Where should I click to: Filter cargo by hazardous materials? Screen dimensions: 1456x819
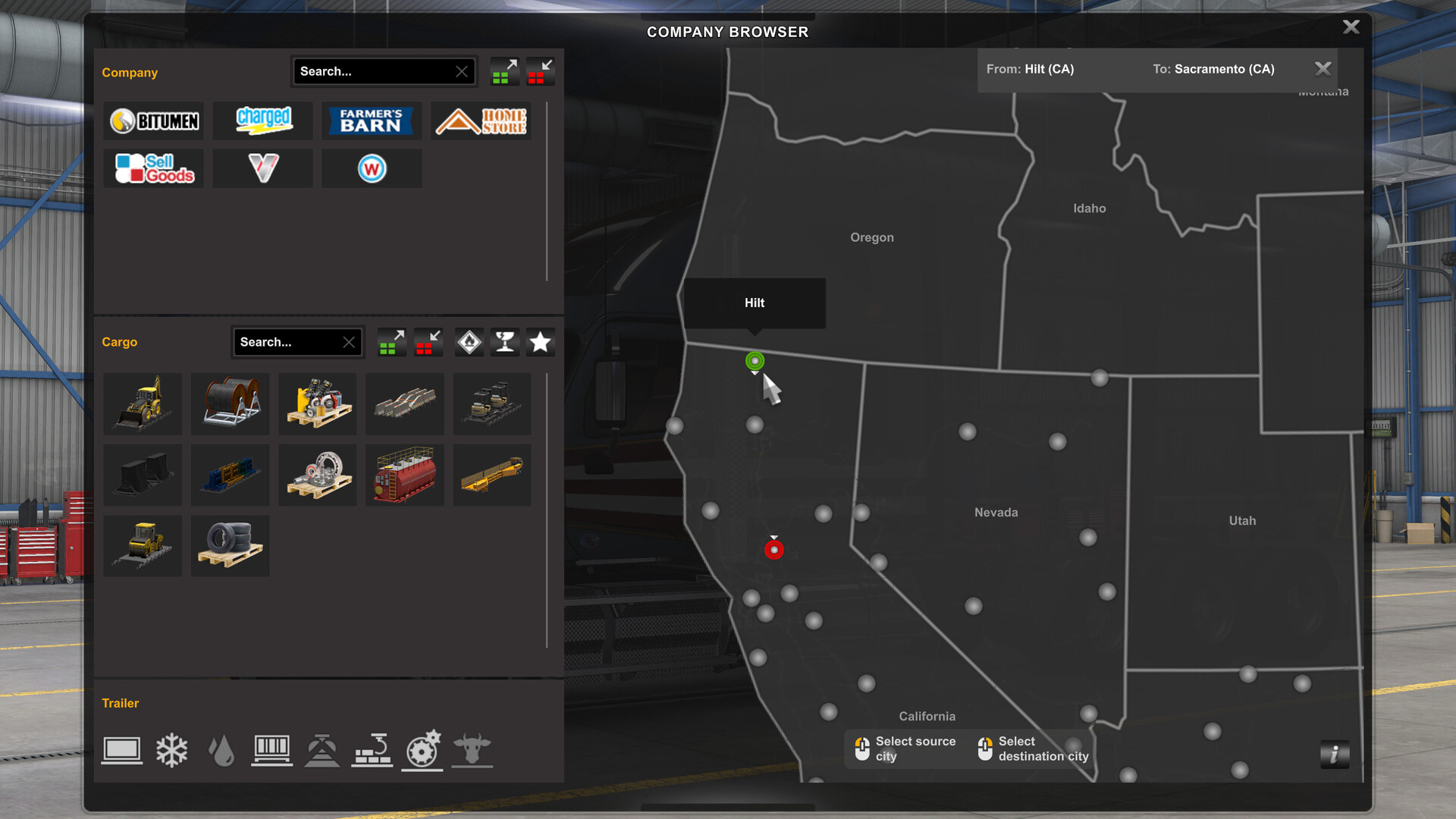pos(469,342)
